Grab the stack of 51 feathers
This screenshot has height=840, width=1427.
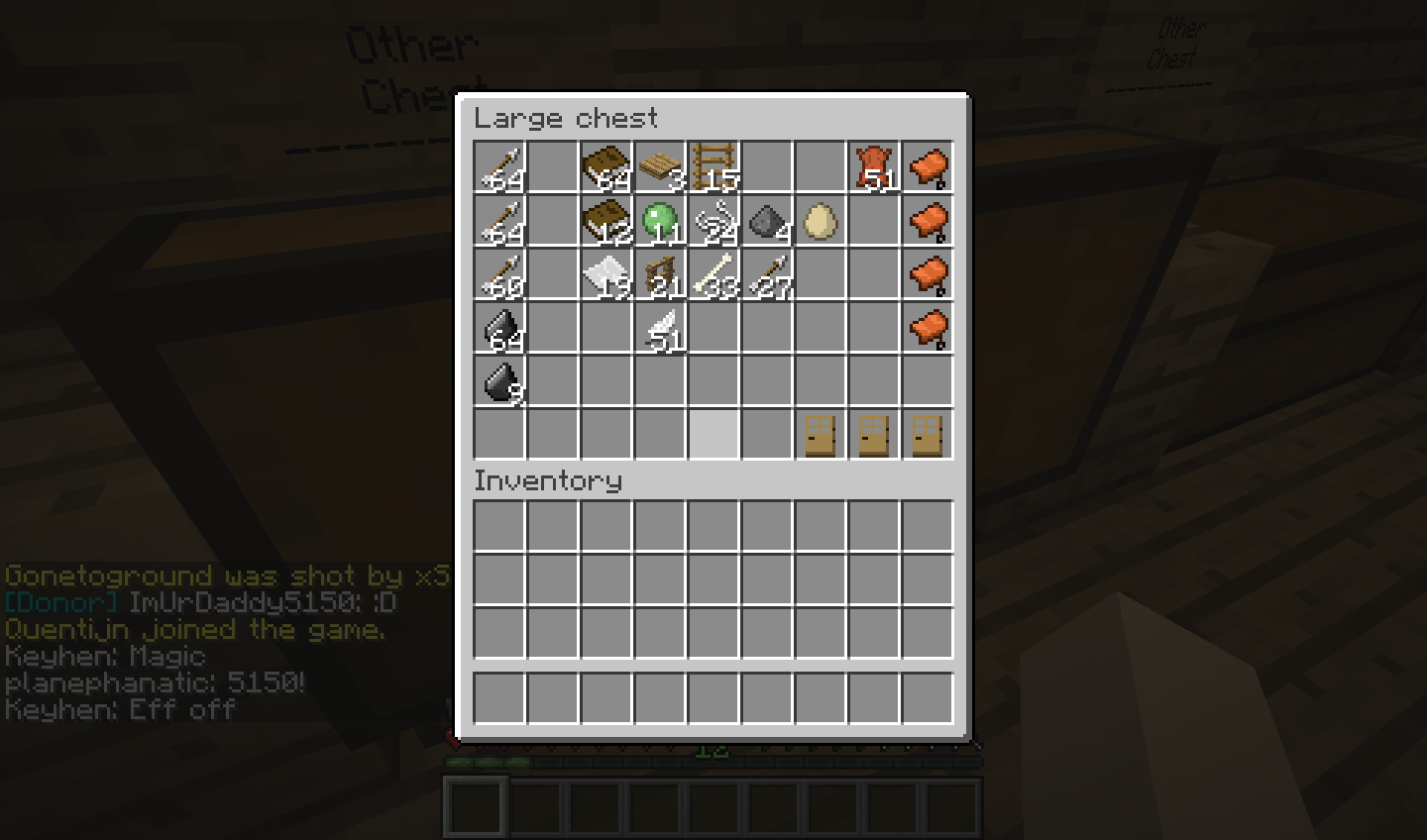[660, 328]
